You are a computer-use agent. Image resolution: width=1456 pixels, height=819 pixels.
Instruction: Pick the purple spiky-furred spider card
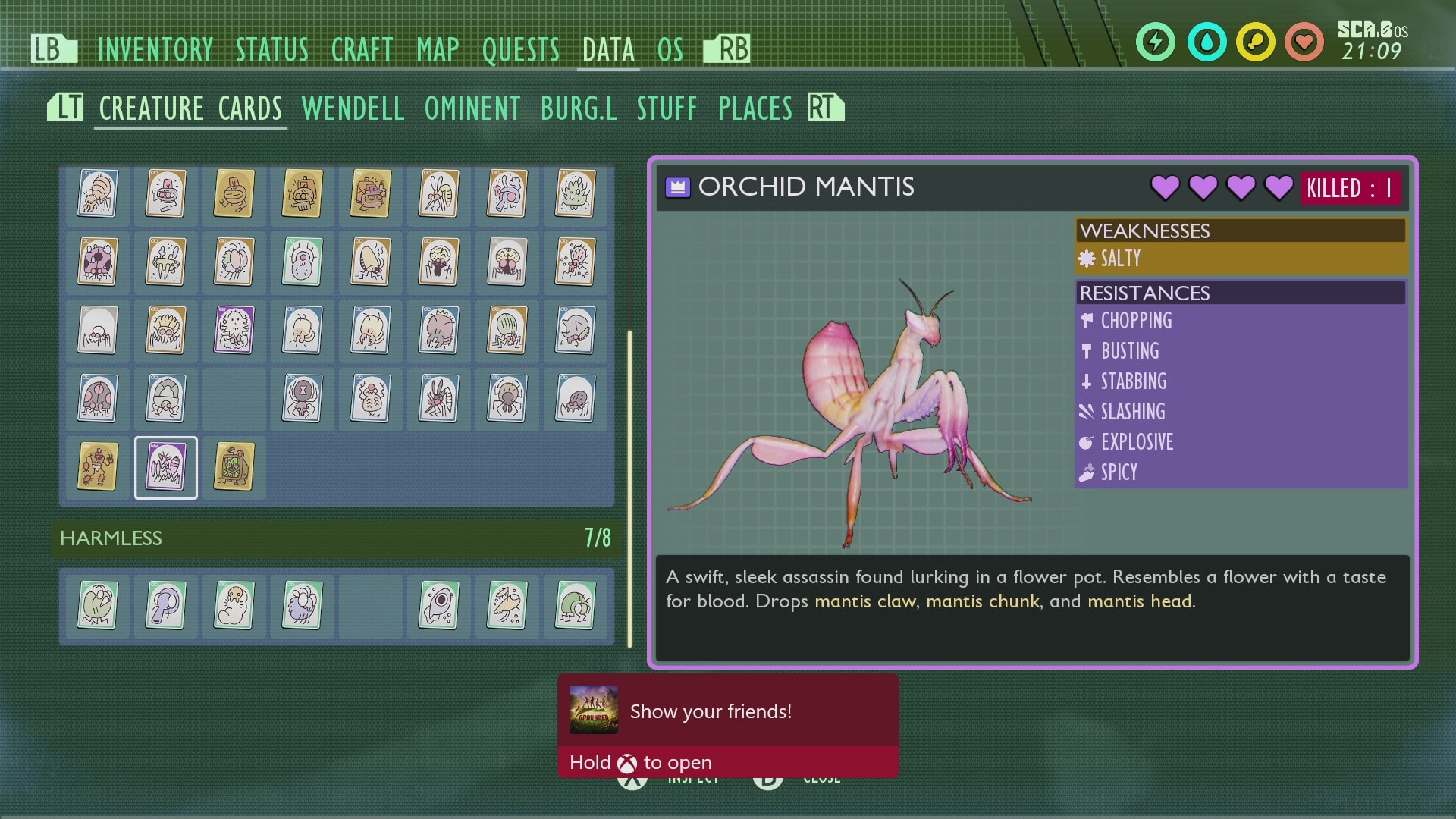pyautogui.click(x=234, y=330)
